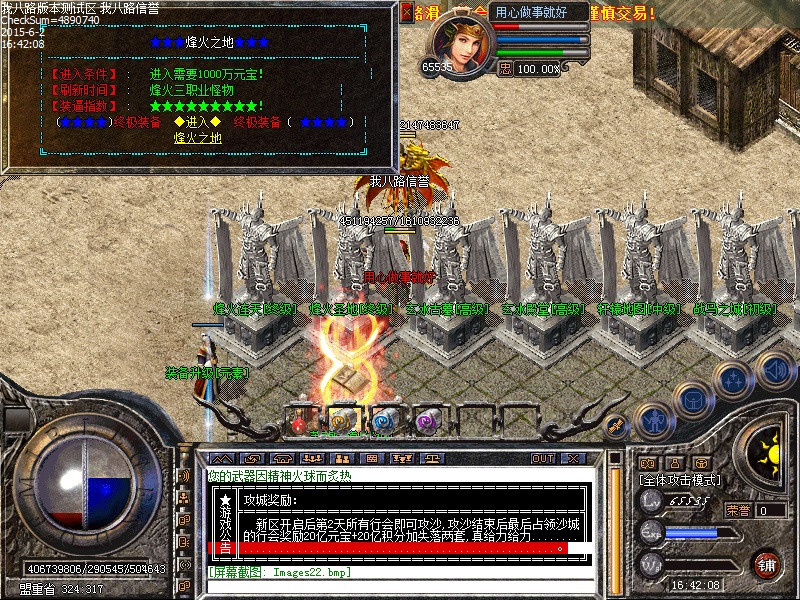Open the blue chest bag button
Image resolution: width=800 pixels, height=600 pixels.
pyautogui.click(x=691, y=399)
